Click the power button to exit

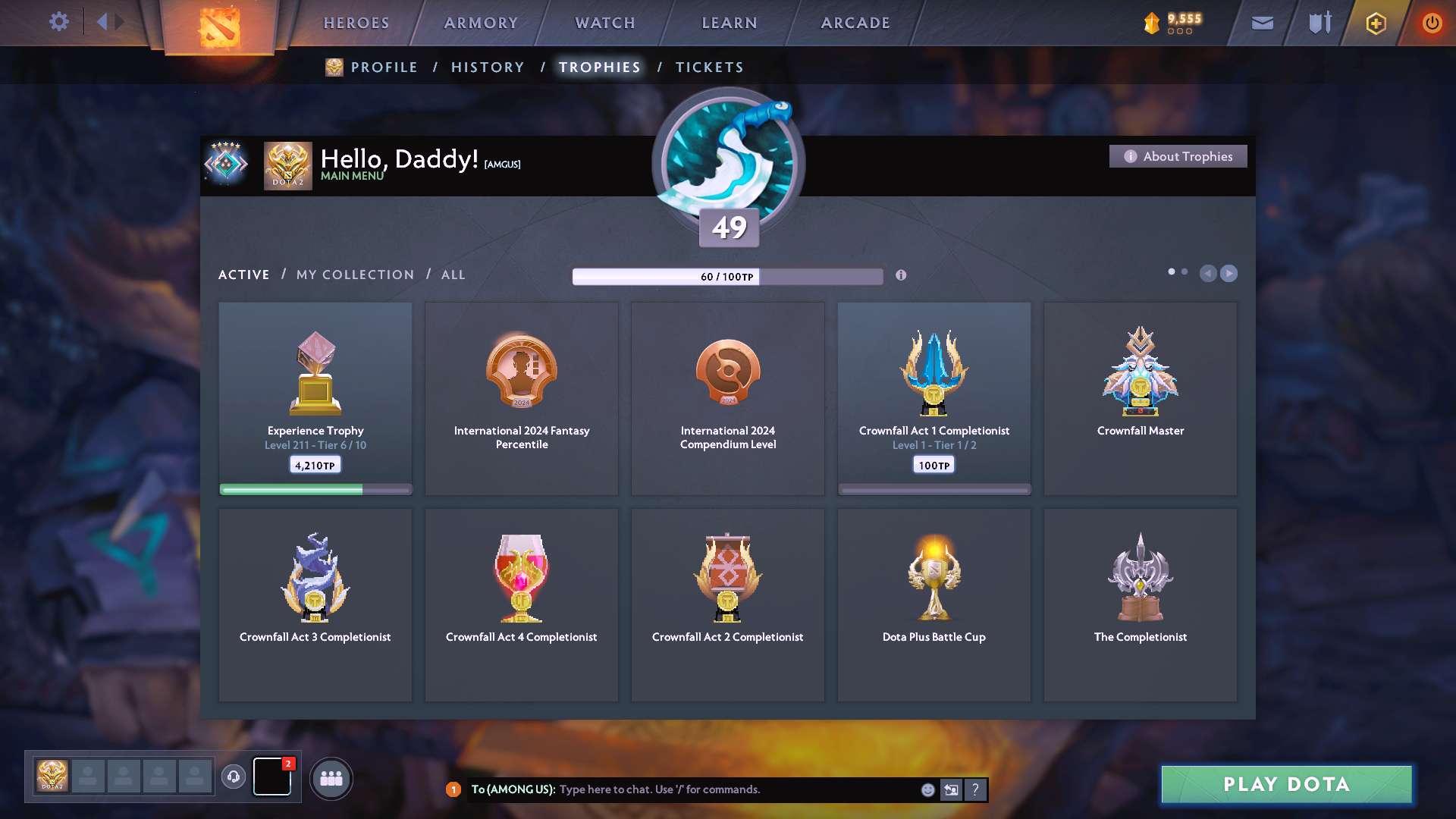1432,23
